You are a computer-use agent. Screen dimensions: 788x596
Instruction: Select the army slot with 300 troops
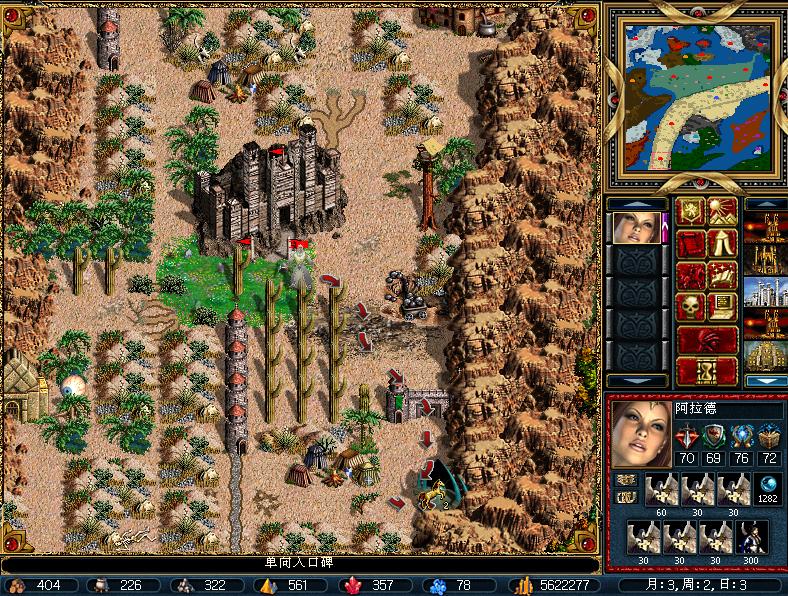pyautogui.click(x=752, y=538)
